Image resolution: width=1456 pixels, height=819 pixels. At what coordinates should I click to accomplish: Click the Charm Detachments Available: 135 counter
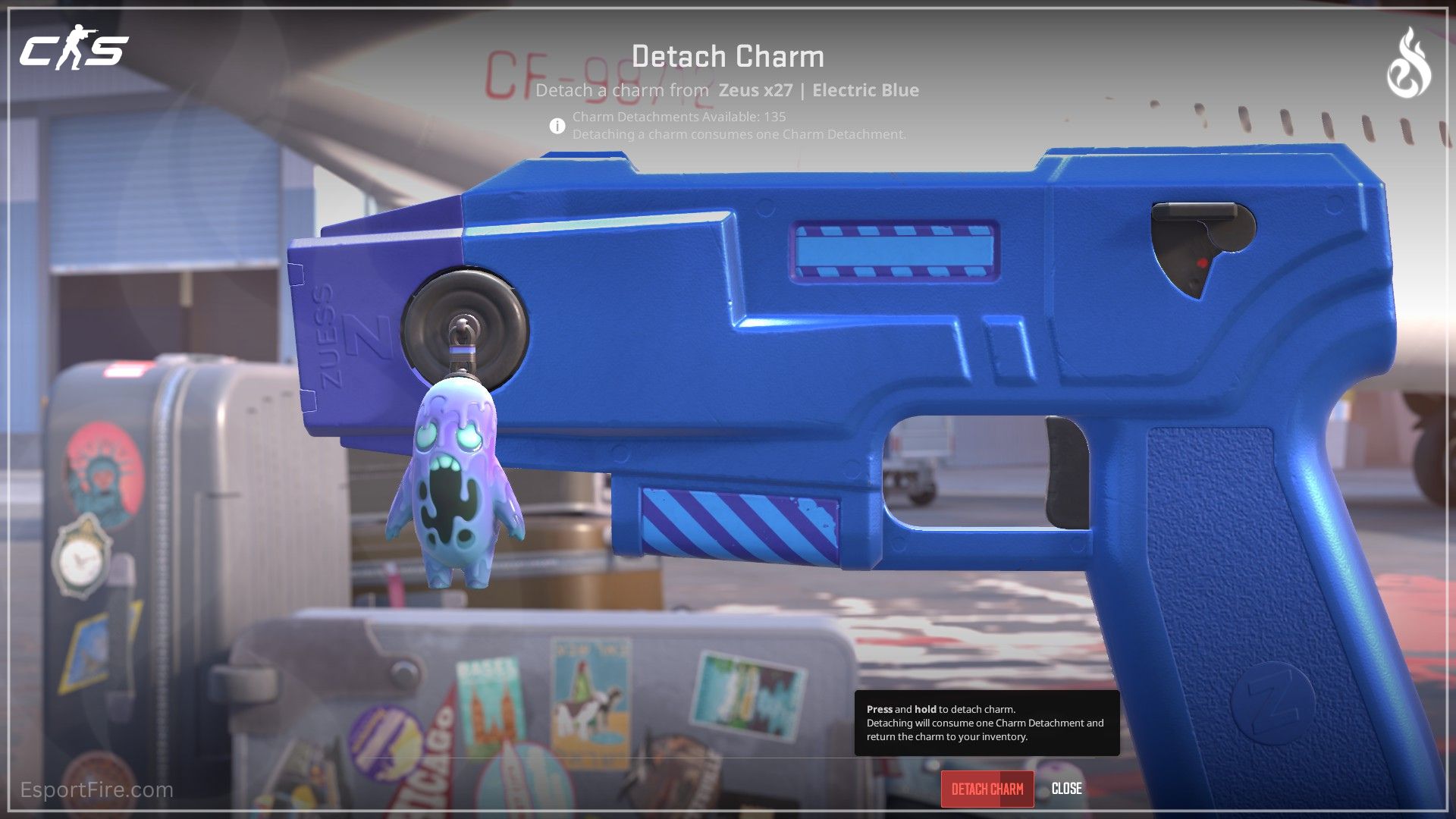[680, 116]
